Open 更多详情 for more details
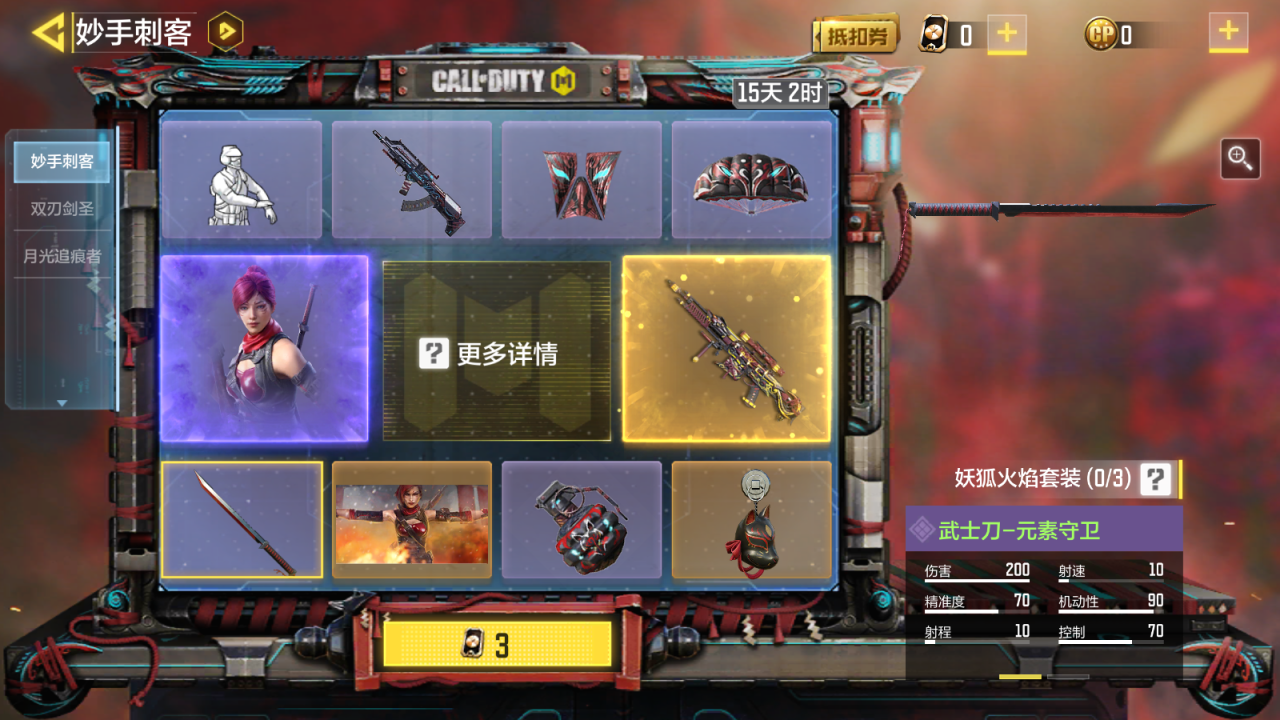The height and width of the screenshot is (720, 1280). point(496,352)
